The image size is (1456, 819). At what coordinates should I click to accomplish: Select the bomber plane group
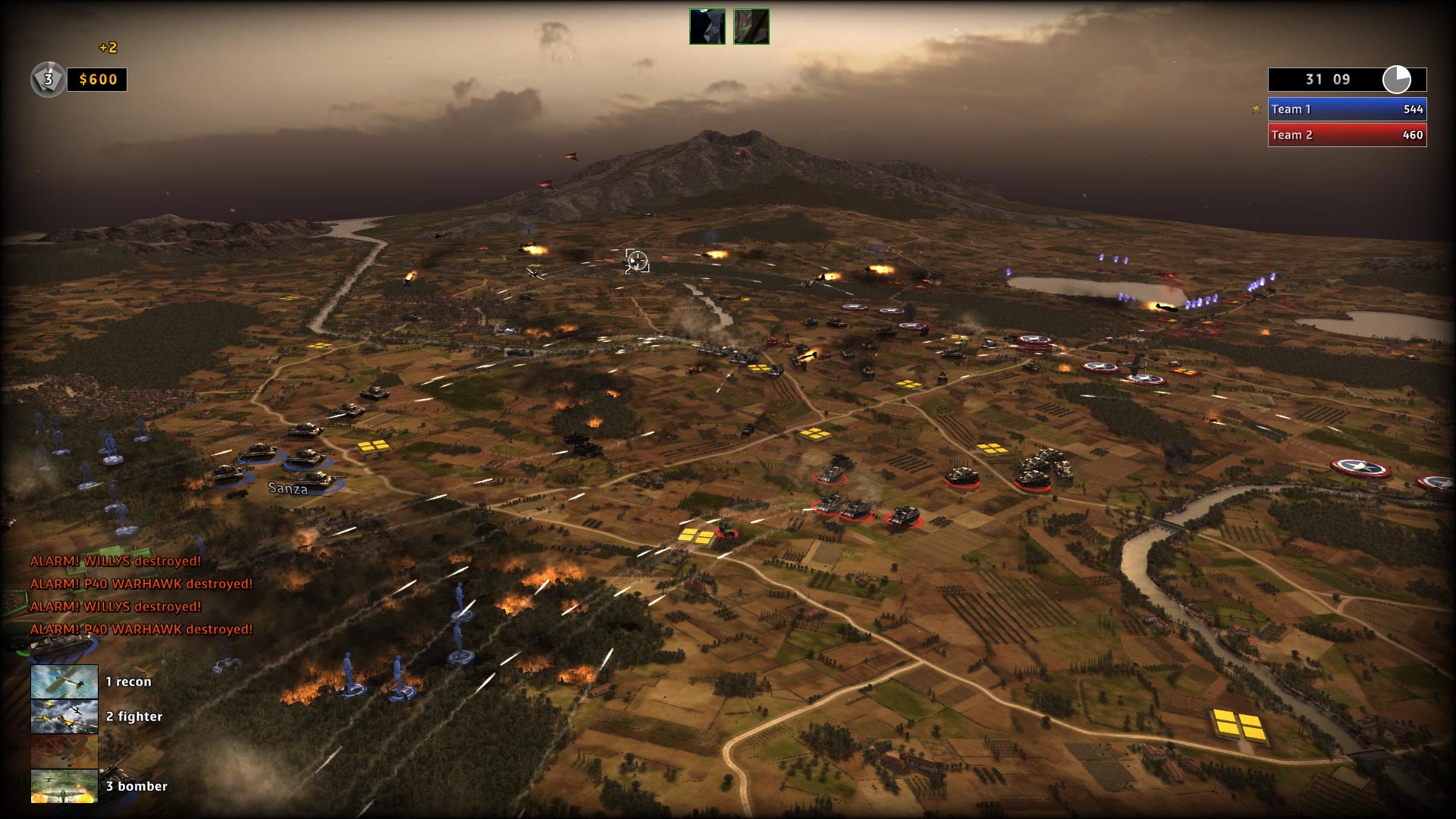(x=64, y=786)
